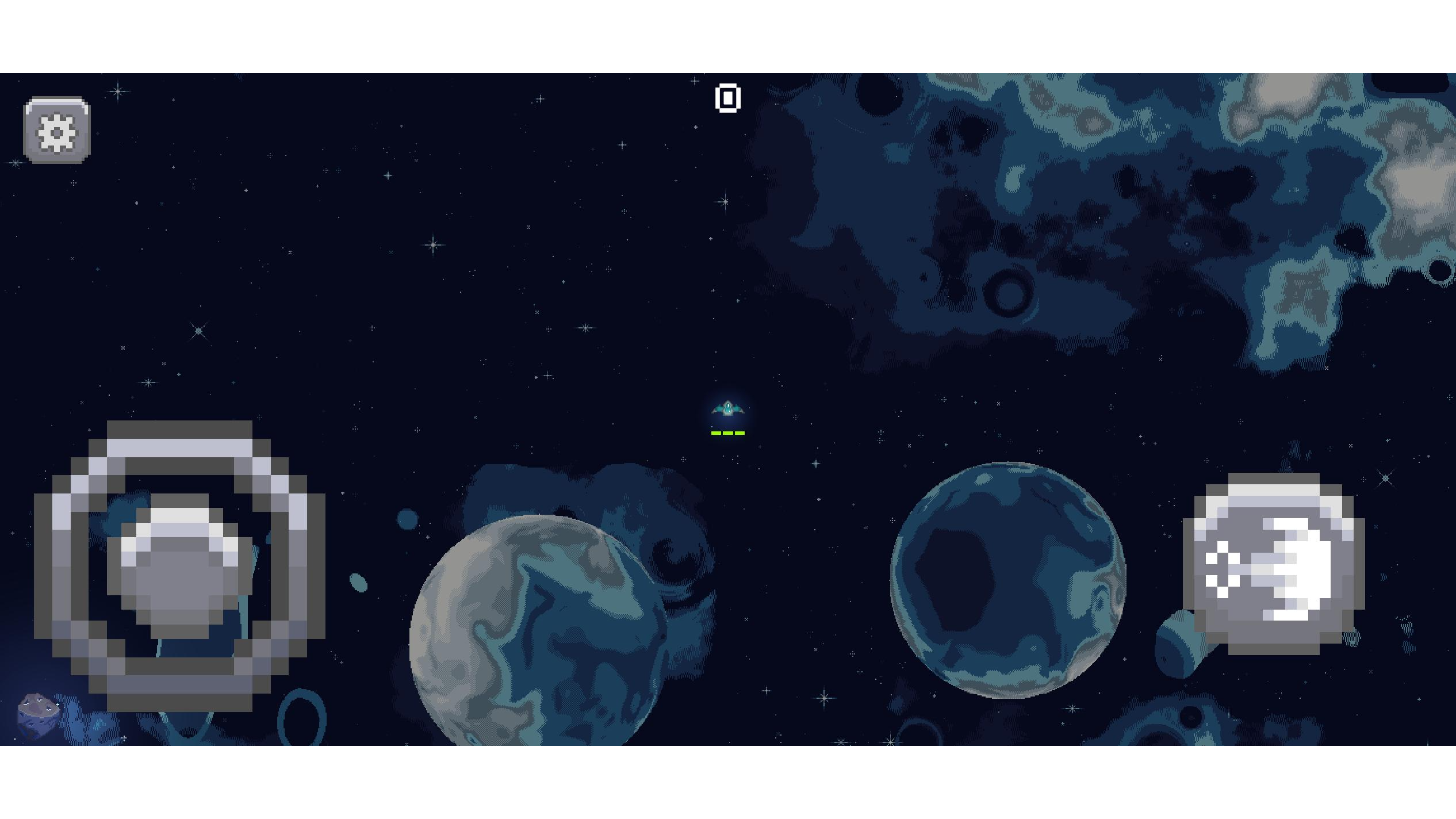Tap the virtual joystick knob

179,567
